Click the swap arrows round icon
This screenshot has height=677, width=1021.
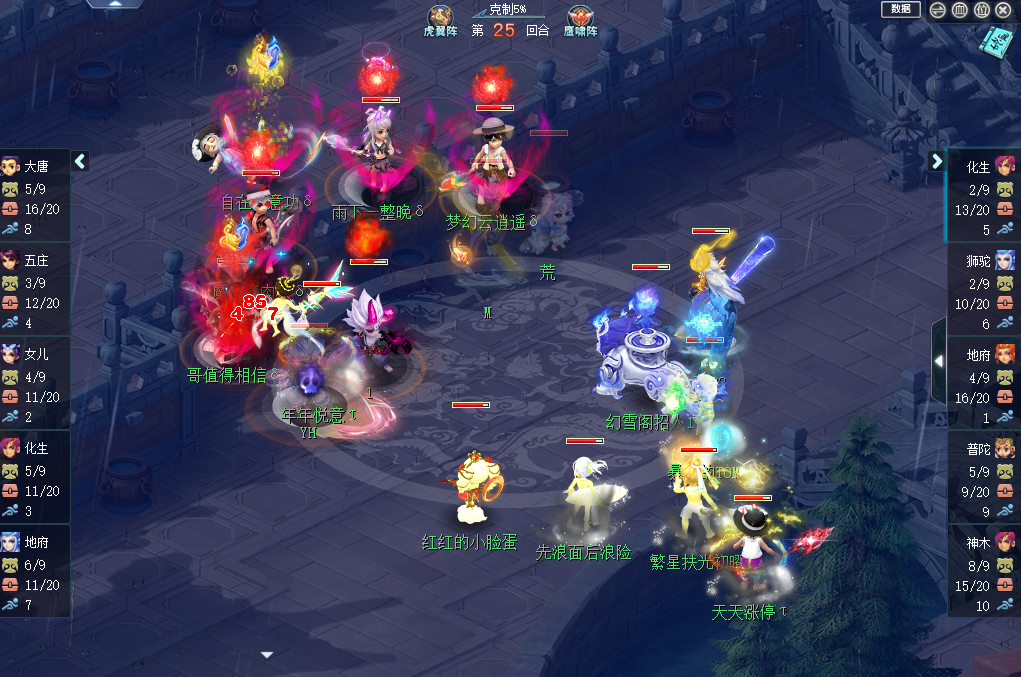(x=938, y=10)
